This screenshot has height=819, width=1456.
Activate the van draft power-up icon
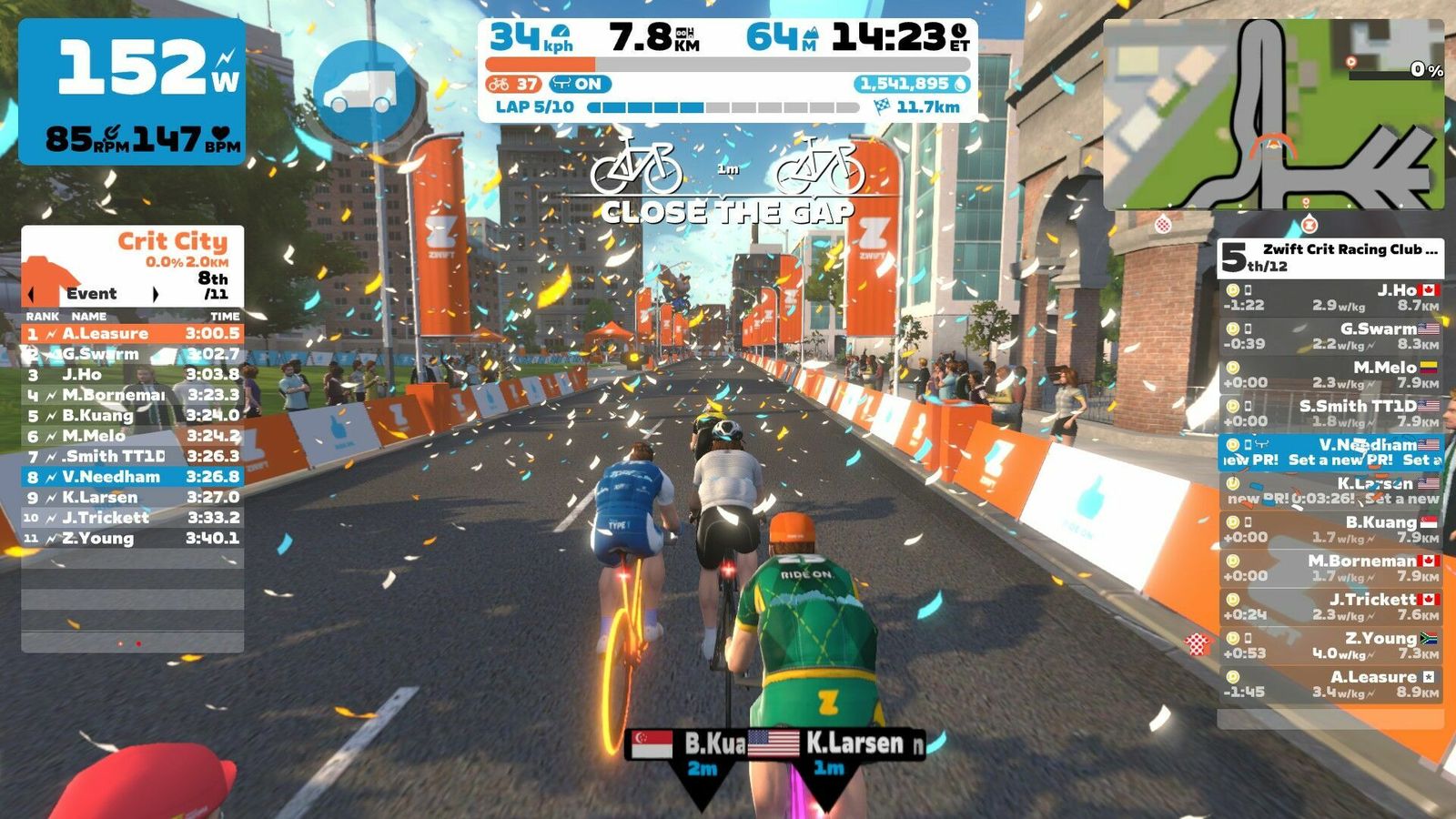pyautogui.click(x=366, y=91)
